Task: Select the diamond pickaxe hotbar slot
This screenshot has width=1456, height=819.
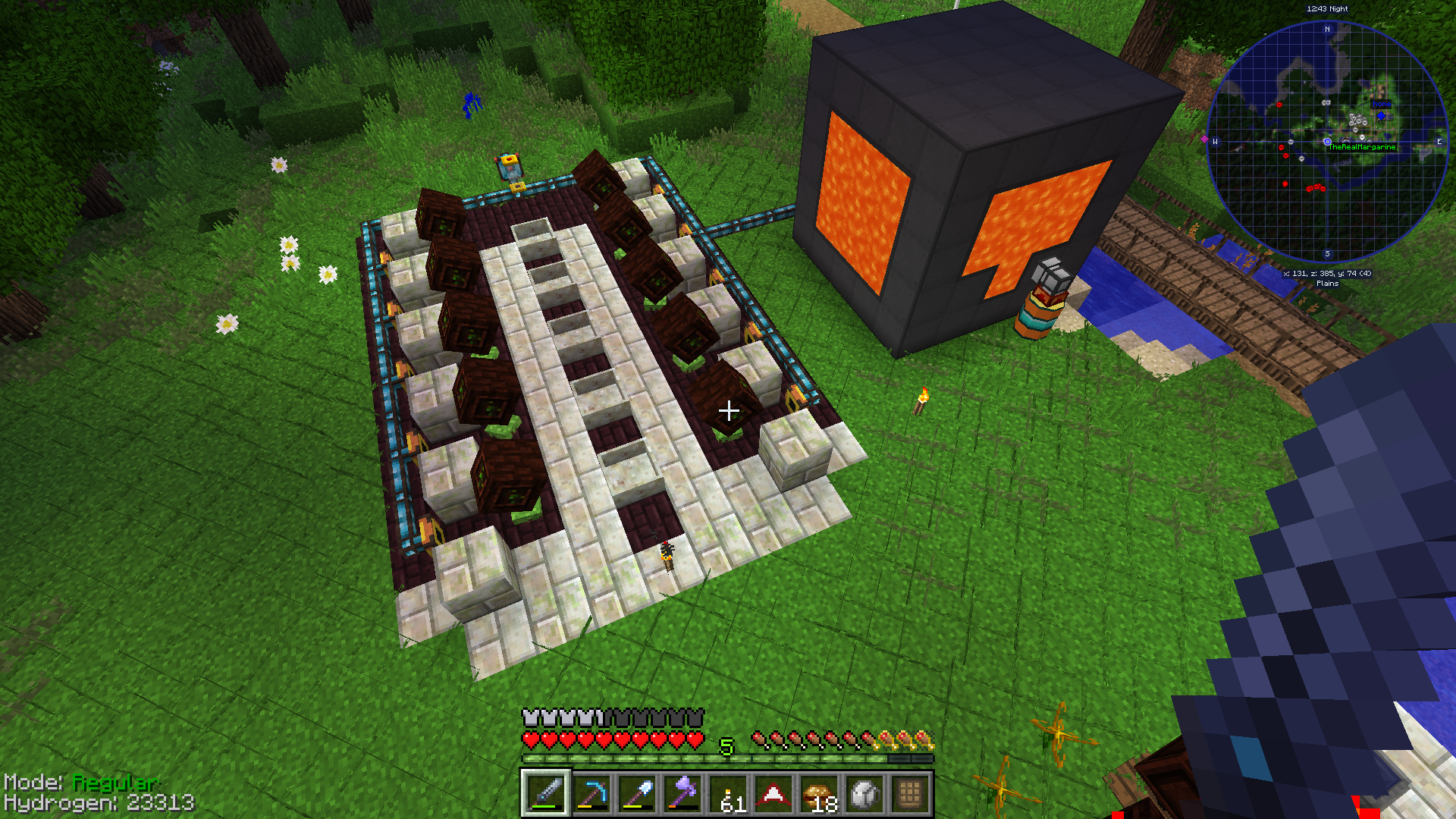Action: pos(591,794)
